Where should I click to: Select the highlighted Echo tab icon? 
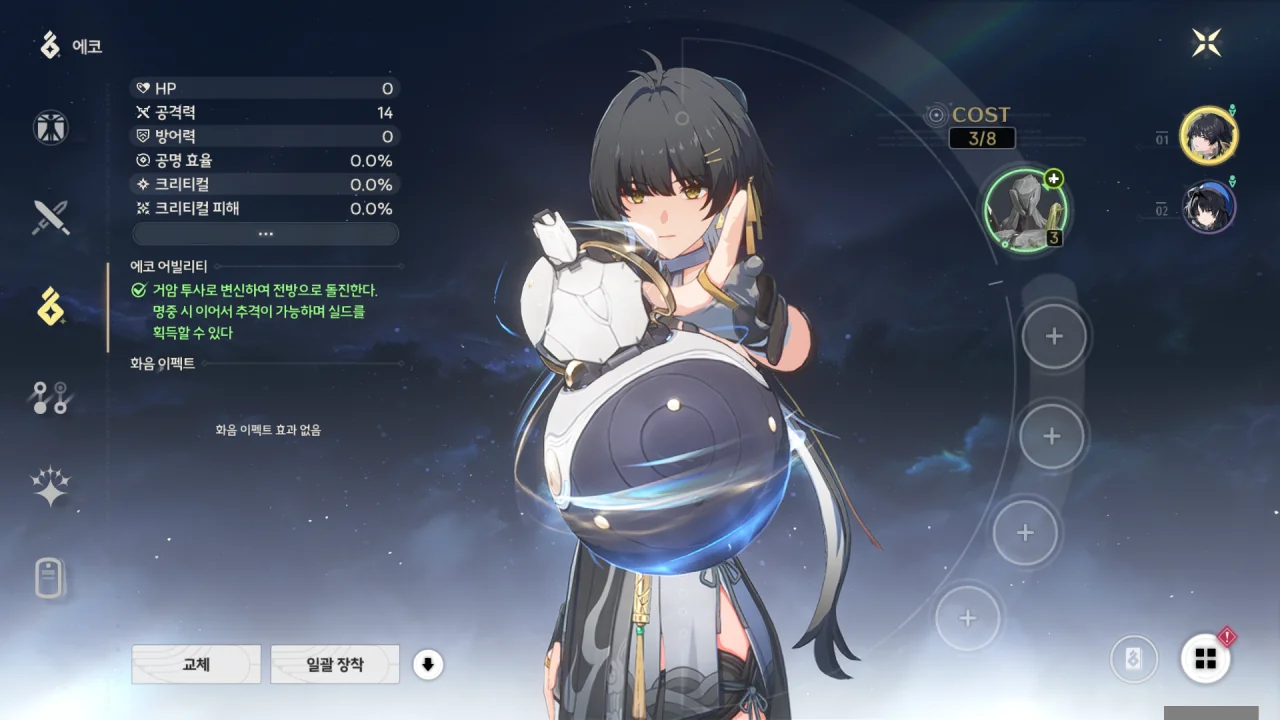[x=50, y=307]
